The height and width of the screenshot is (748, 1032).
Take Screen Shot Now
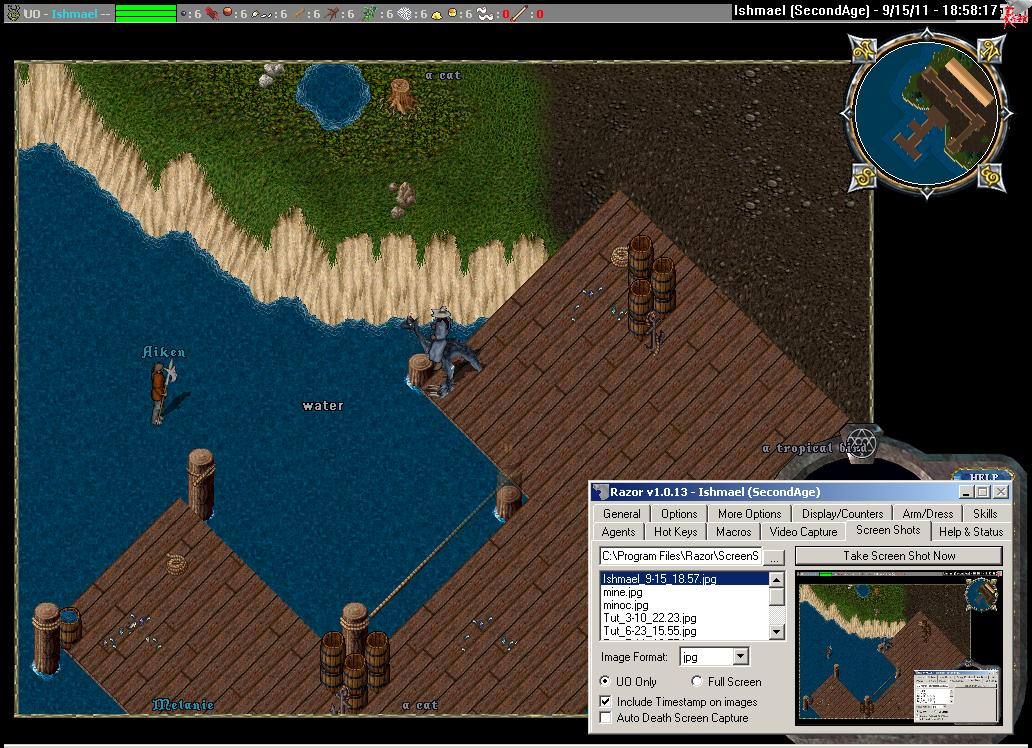898,556
